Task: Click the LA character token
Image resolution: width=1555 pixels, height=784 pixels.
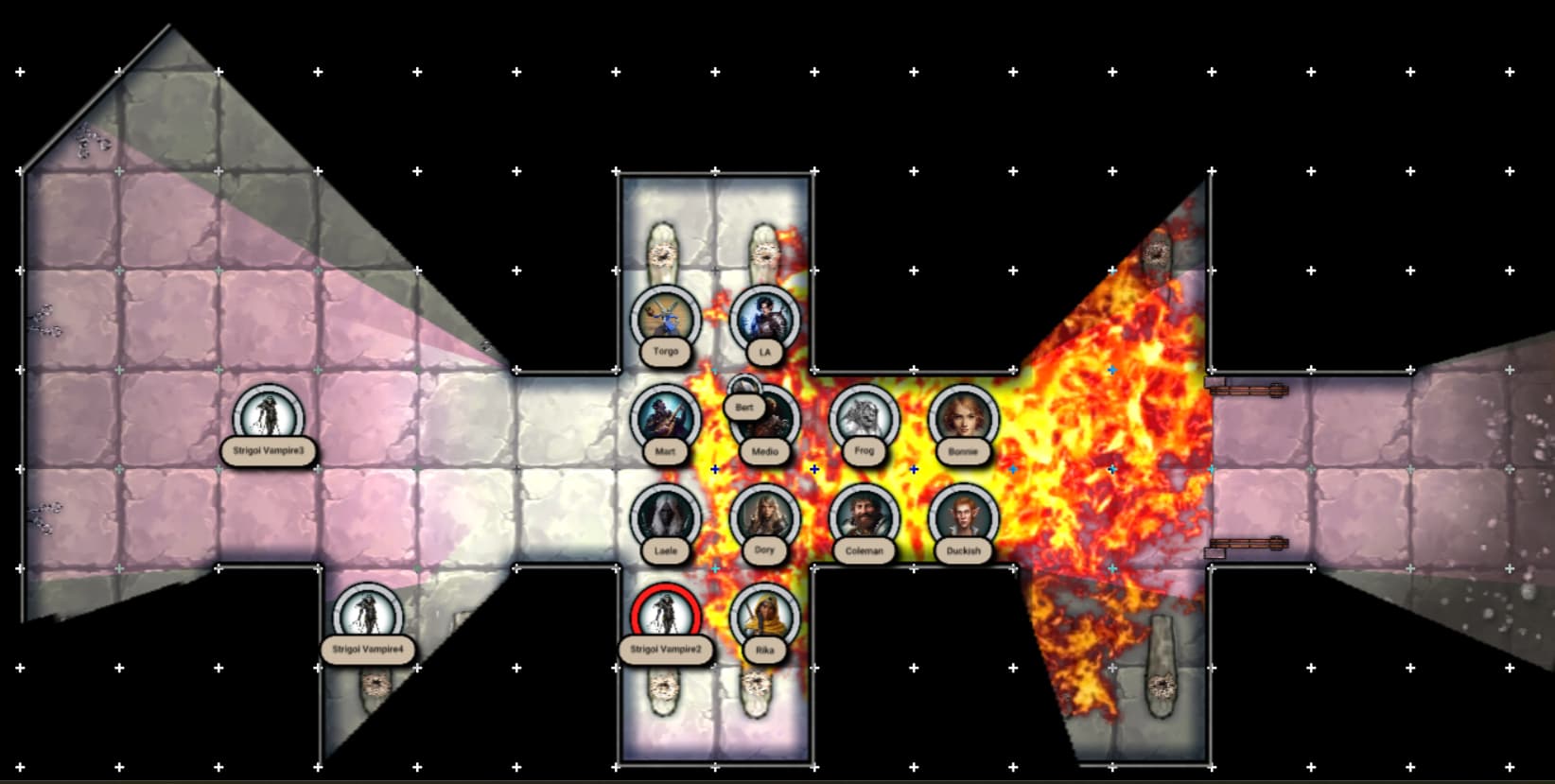Action: (765, 319)
